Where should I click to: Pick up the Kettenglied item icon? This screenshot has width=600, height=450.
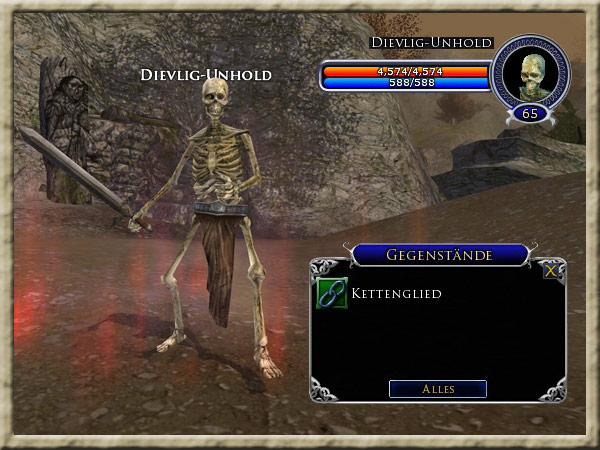331,293
